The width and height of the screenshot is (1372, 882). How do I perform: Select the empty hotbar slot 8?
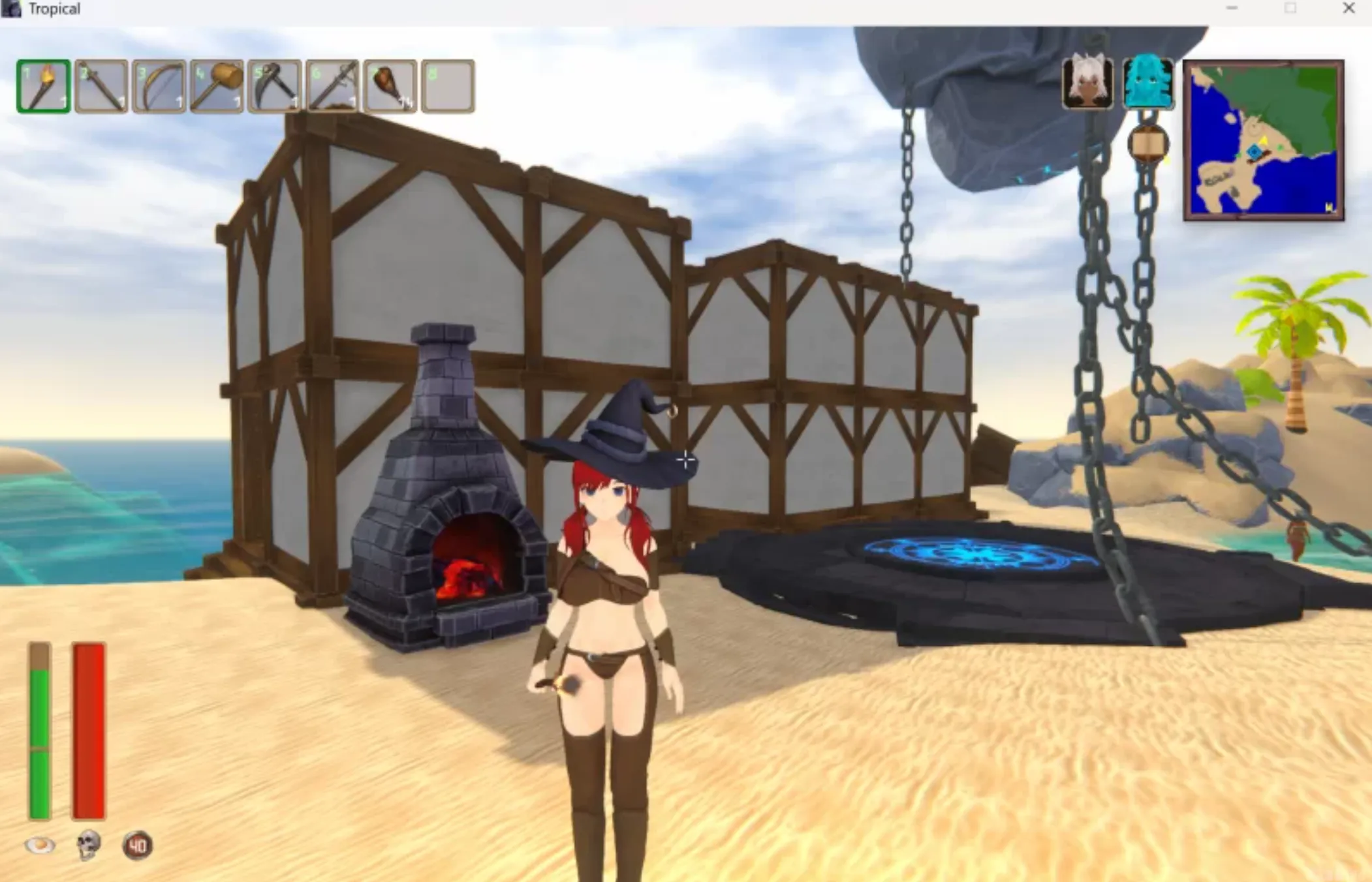[x=448, y=87]
